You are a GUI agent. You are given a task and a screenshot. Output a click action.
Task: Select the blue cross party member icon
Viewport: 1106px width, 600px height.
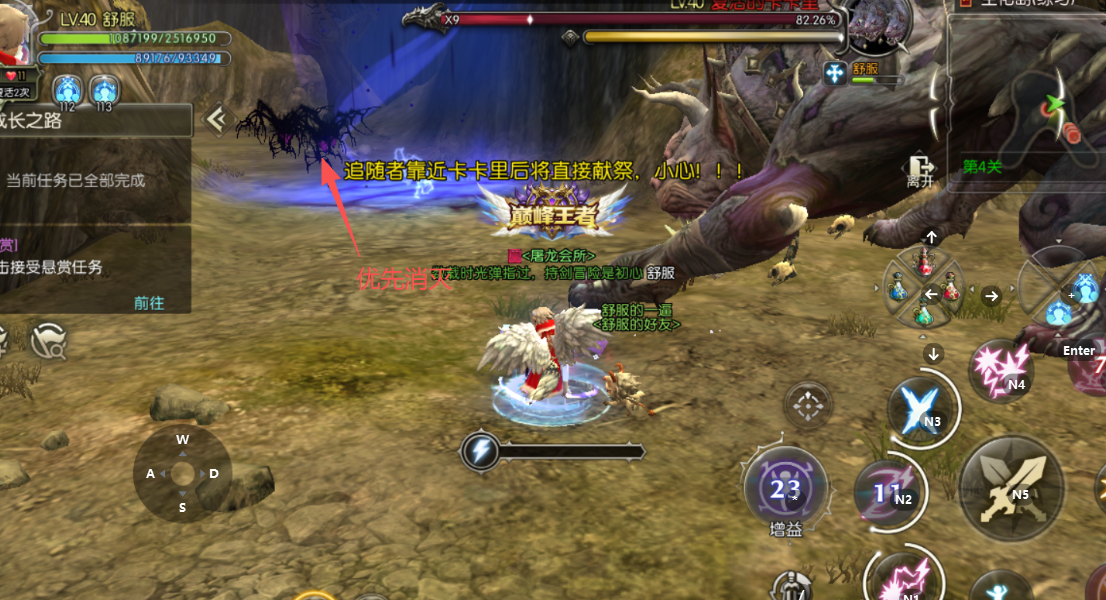835,72
